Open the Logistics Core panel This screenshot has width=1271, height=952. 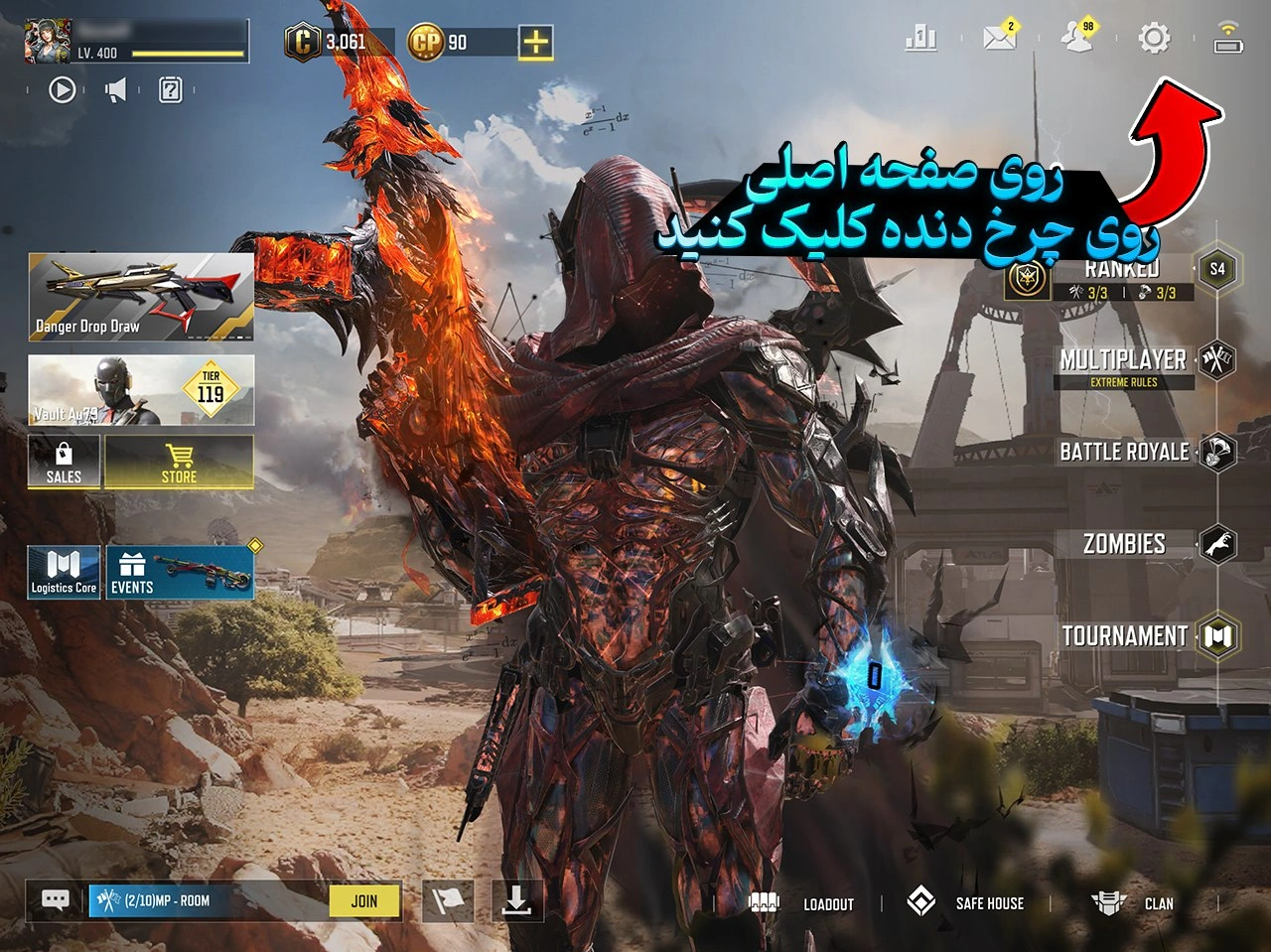pyautogui.click(x=64, y=571)
